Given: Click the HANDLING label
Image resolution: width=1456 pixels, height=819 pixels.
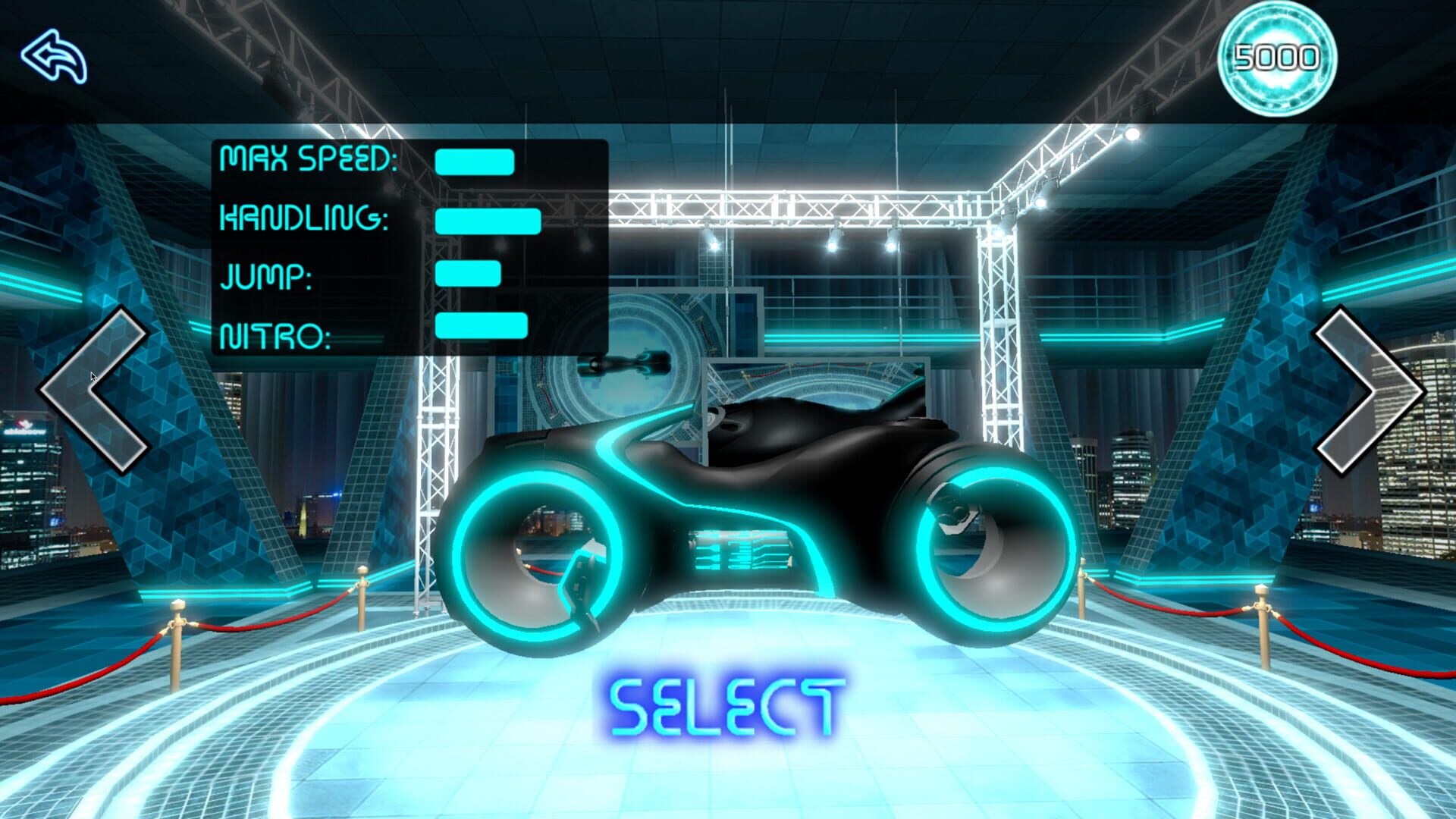Looking at the screenshot, I should point(305,221).
